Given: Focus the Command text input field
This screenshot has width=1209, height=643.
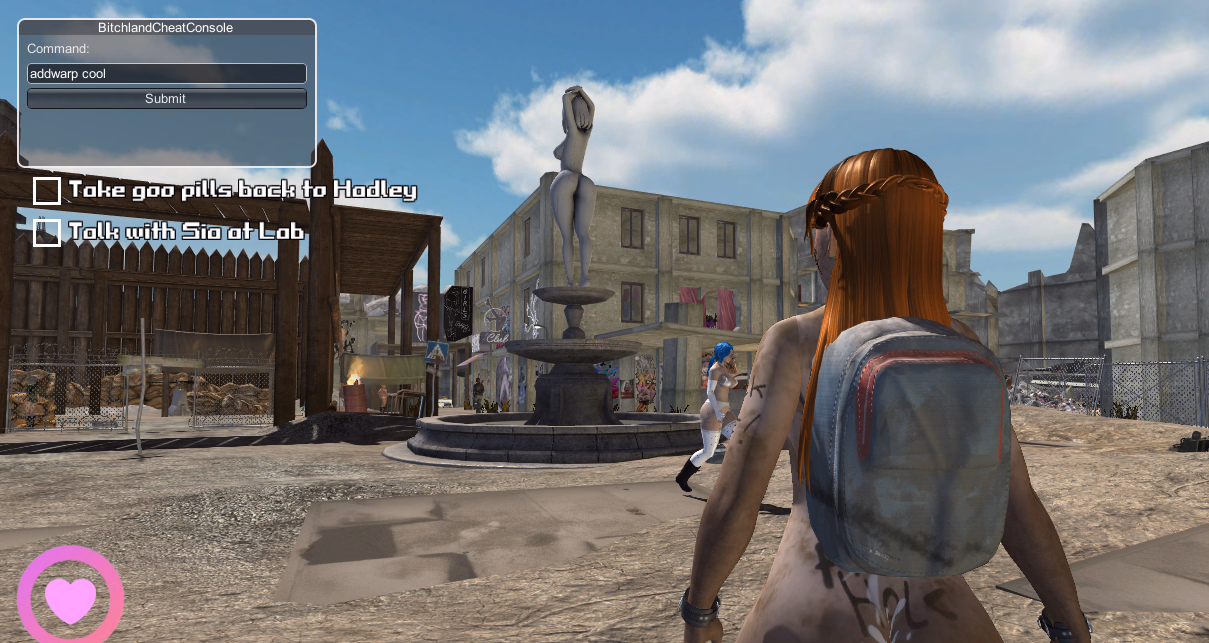Looking at the screenshot, I should [166, 74].
